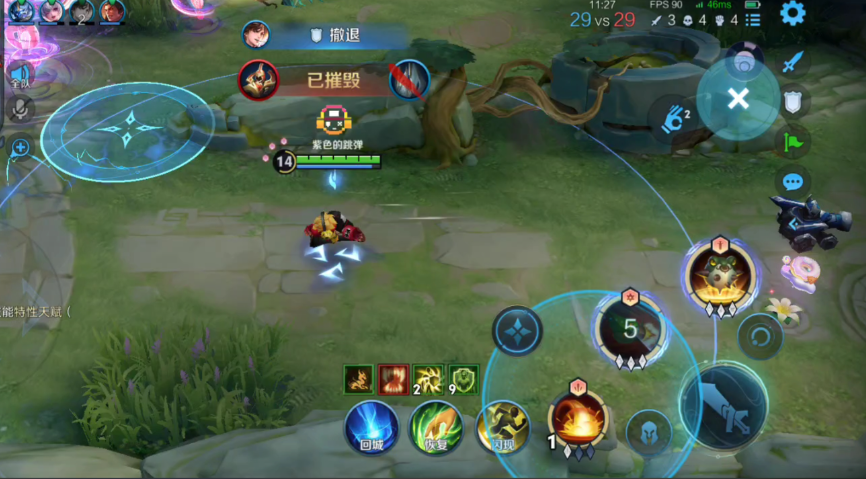This screenshot has height=479, width=866.
Task: Tap the helmet hero-targeting button
Action: 648,432
